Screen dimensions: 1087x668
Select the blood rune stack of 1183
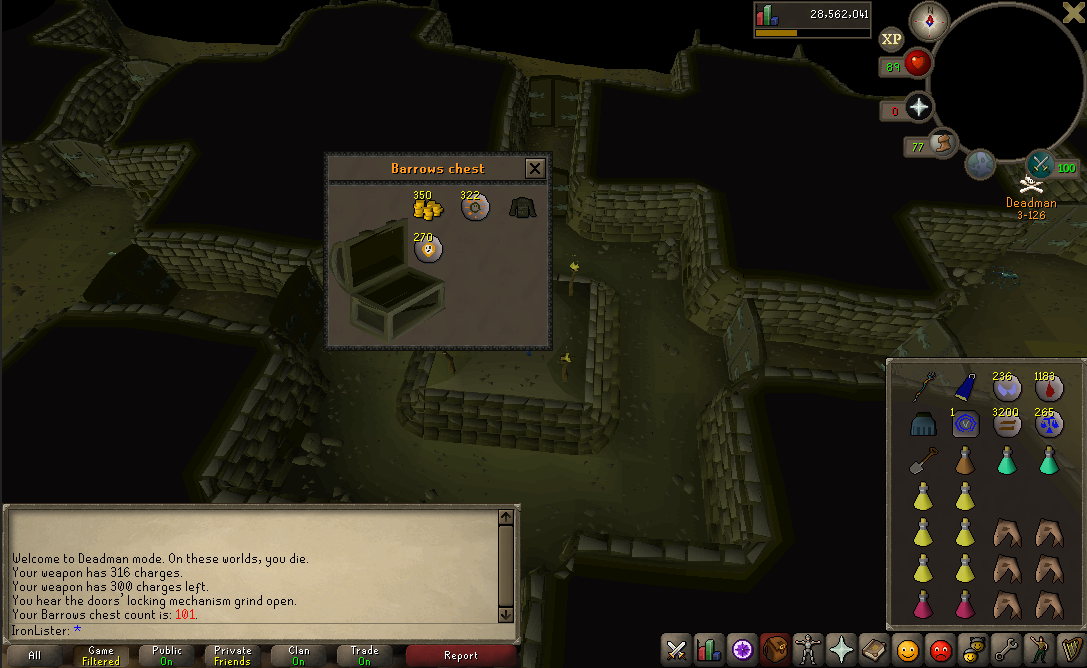pyautogui.click(x=1048, y=388)
